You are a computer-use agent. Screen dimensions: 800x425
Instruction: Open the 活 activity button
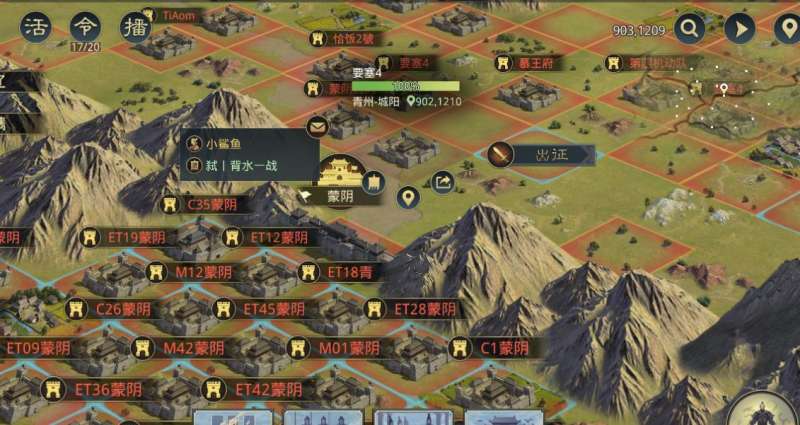pyautogui.click(x=37, y=26)
